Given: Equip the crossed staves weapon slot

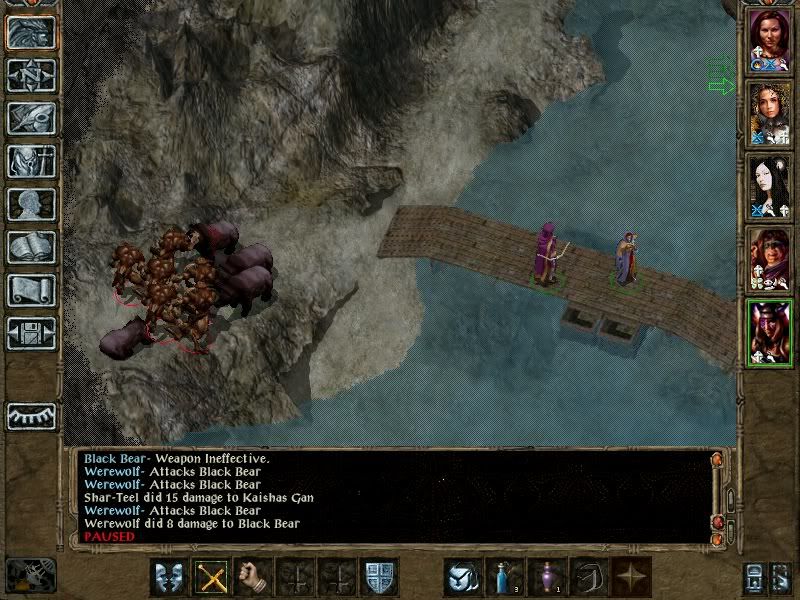Looking at the screenshot, I should (211, 578).
